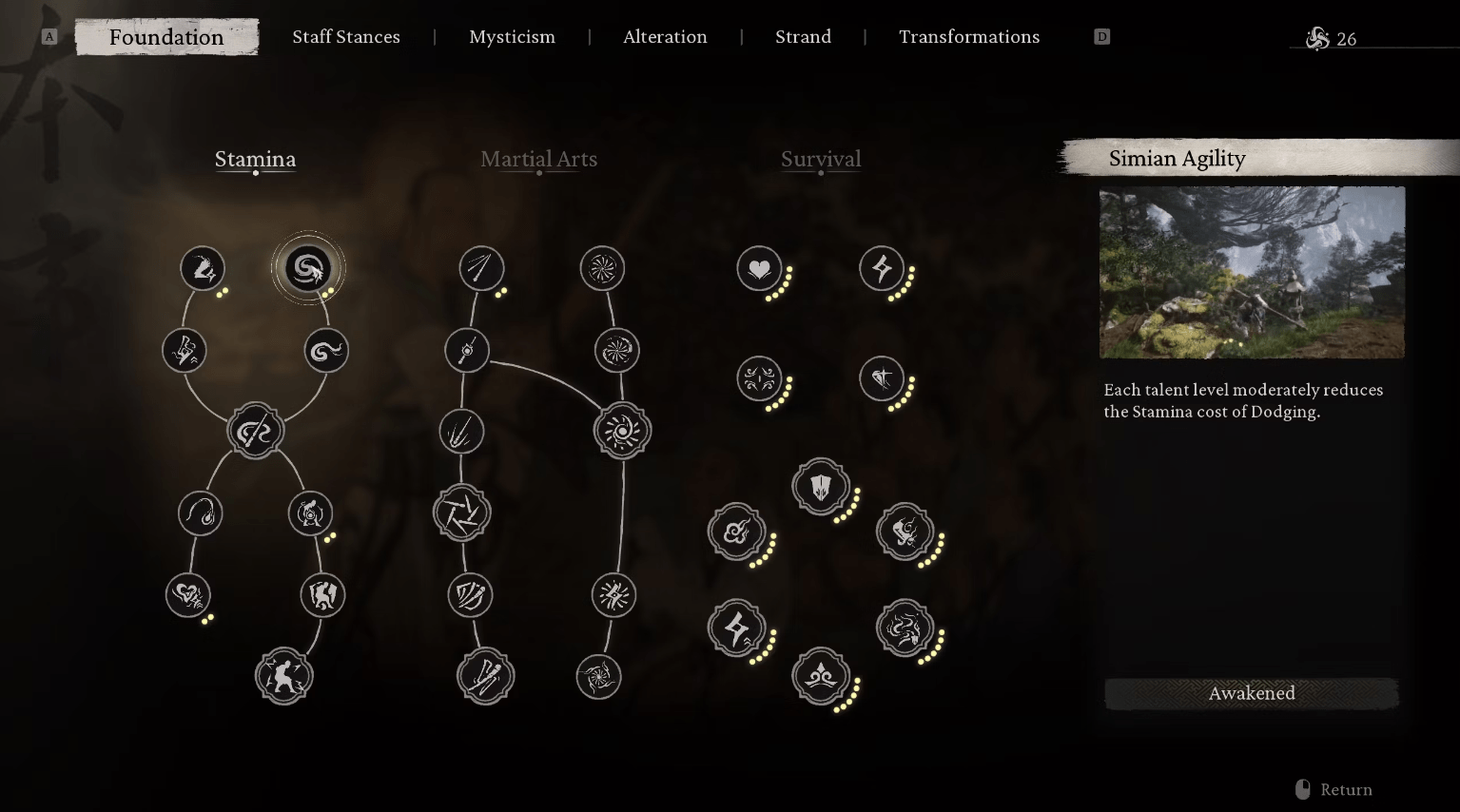Select the feathered dart talent mid Martial Arts tree
The width and height of the screenshot is (1460, 812).
[x=461, y=431]
